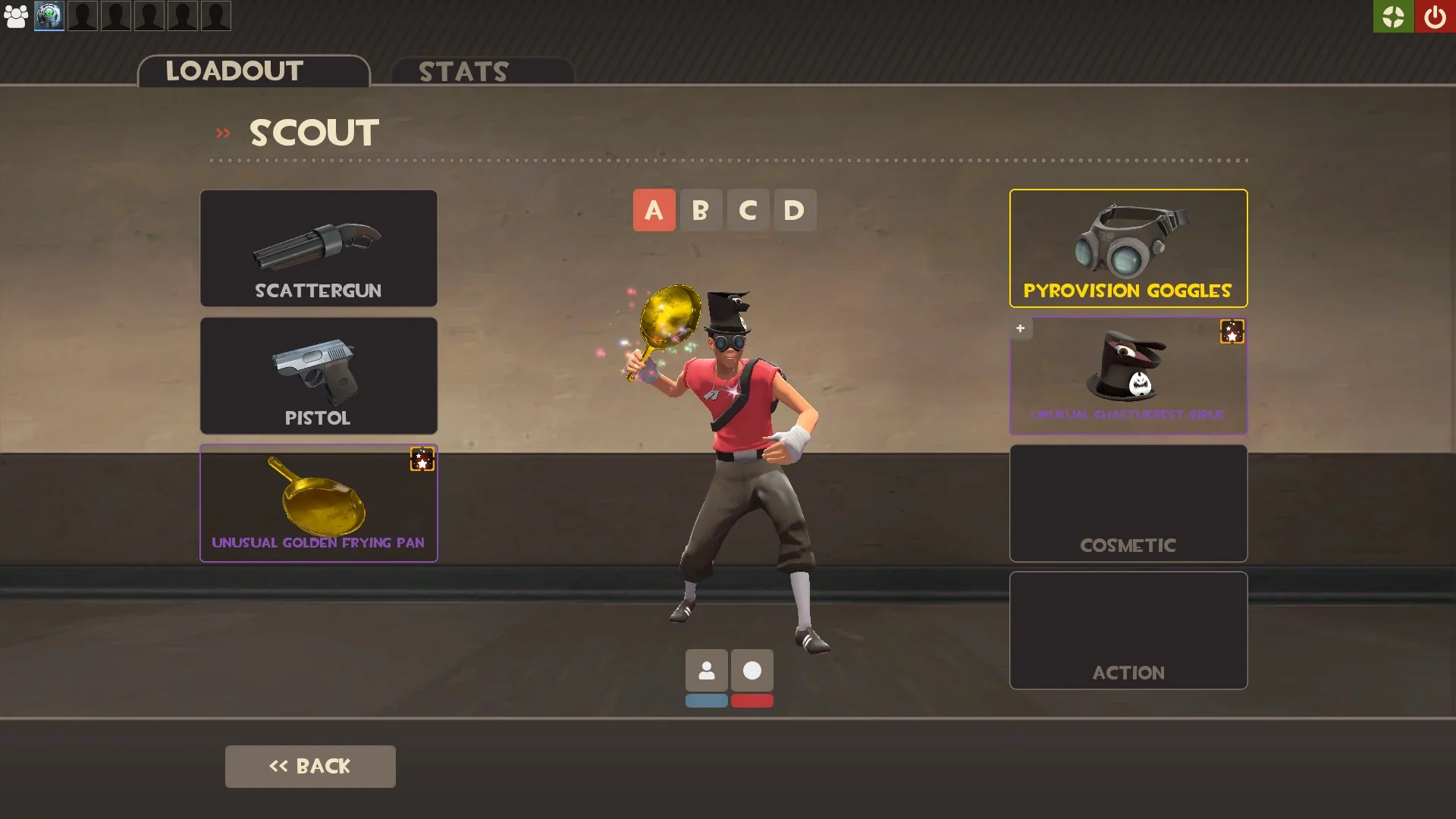Image resolution: width=1456 pixels, height=819 pixels.
Task: Switch to loadout preset B
Action: (701, 210)
